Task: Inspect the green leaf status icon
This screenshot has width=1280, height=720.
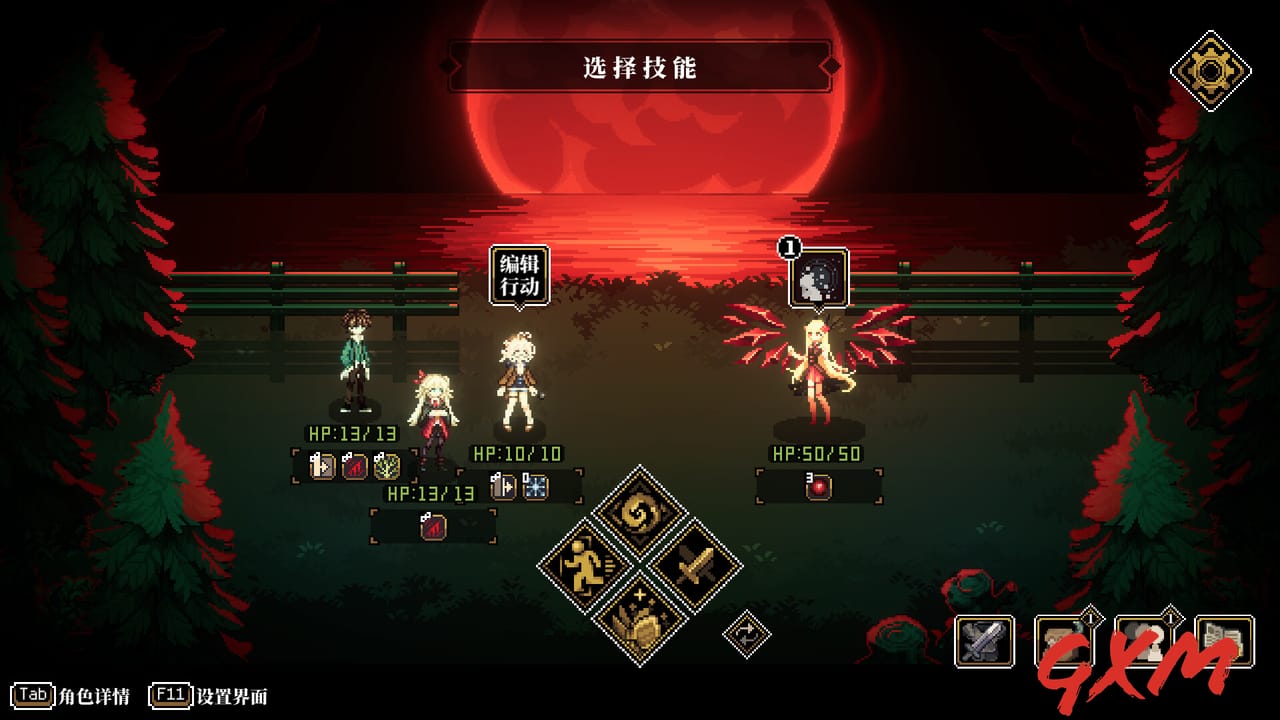Action: coord(387,466)
